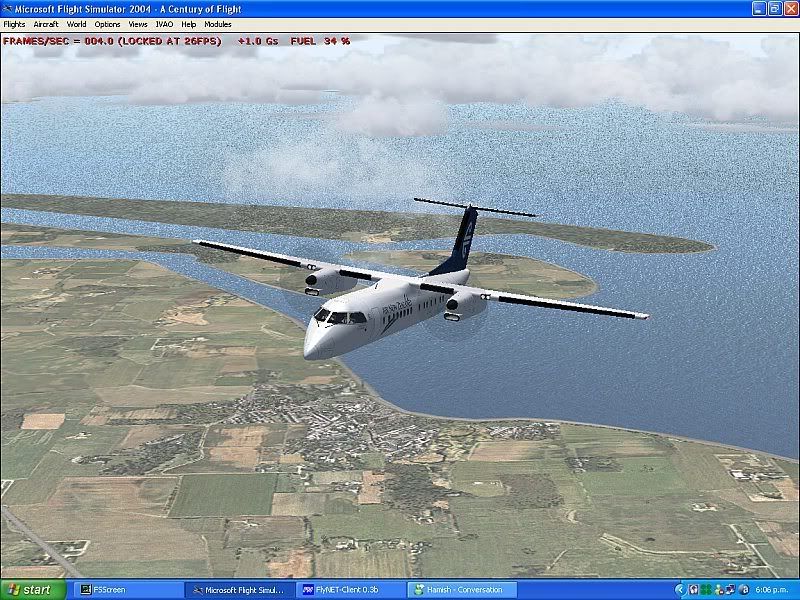The width and height of the screenshot is (800, 600).
Task: Open the World menu
Action: [76, 24]
